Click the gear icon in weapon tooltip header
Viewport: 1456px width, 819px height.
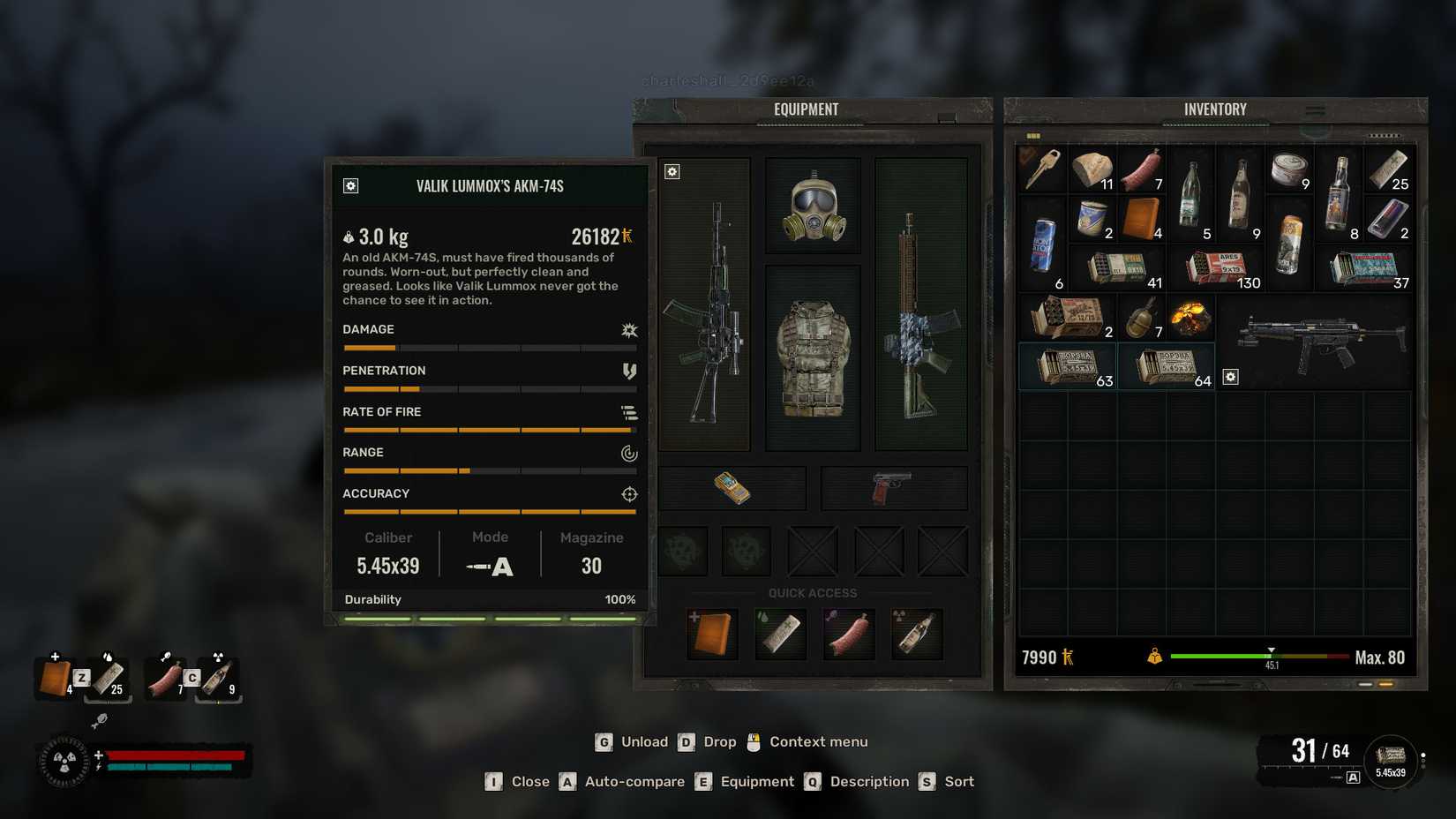click(350, 185)
